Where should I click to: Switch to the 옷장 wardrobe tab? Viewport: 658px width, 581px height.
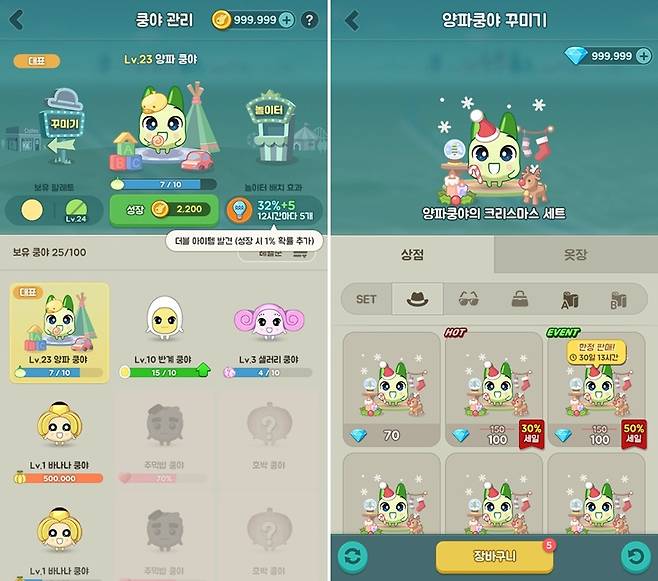pyautogui.click(x=576, y=254)
